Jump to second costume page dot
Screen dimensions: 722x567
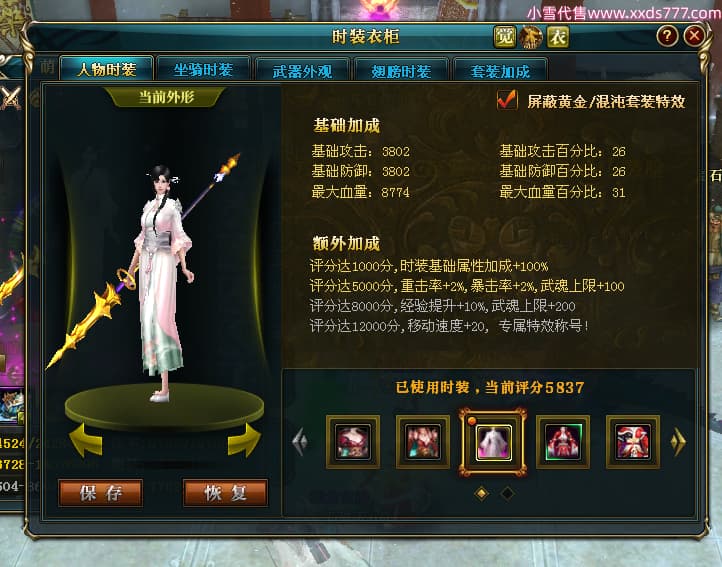[507, 493]
